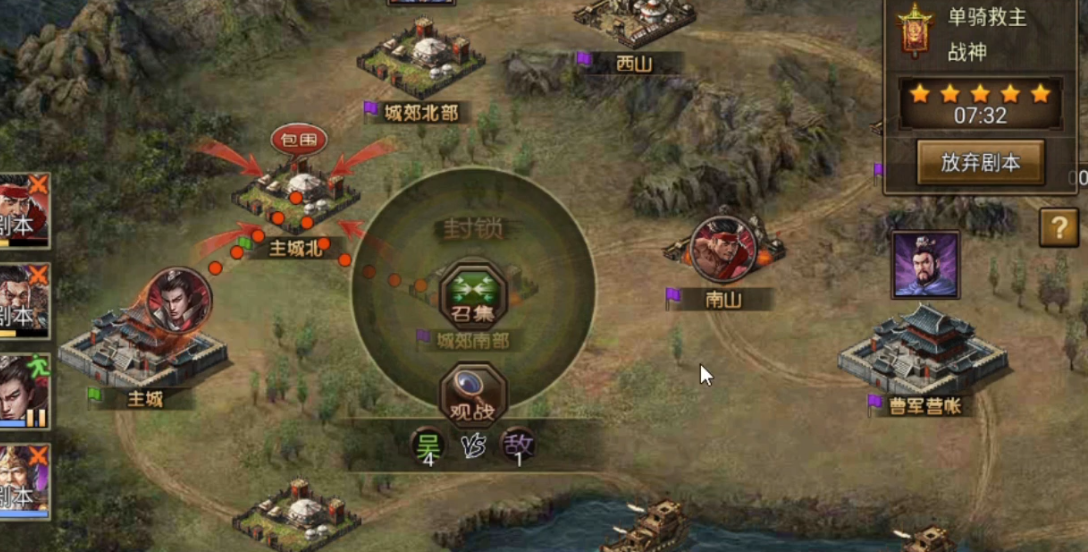Open the question mark help button
This screenshot has height=552, width=1088.
coord(1059,227)
